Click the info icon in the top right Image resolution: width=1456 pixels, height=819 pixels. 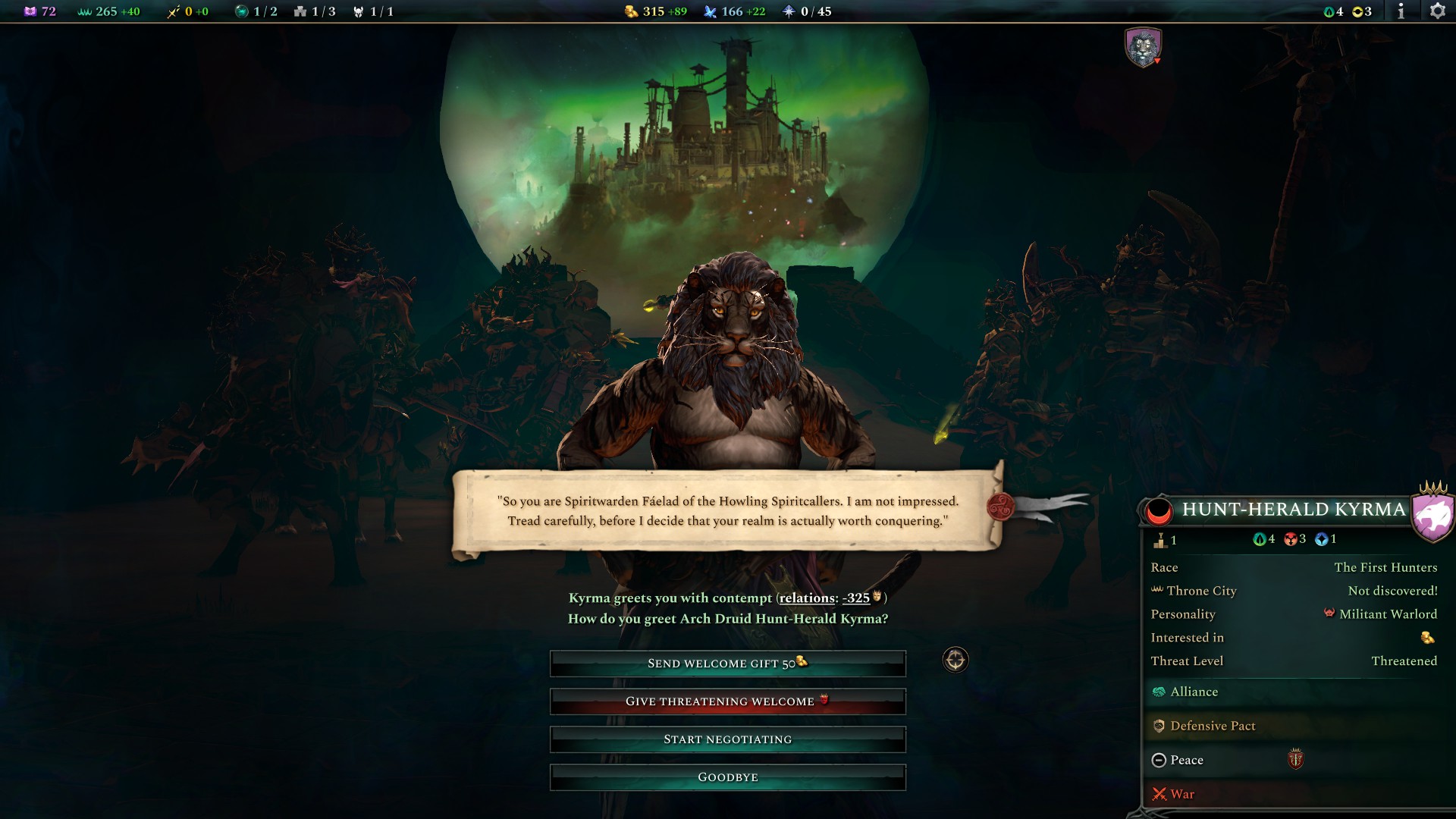pos(1402,11)
